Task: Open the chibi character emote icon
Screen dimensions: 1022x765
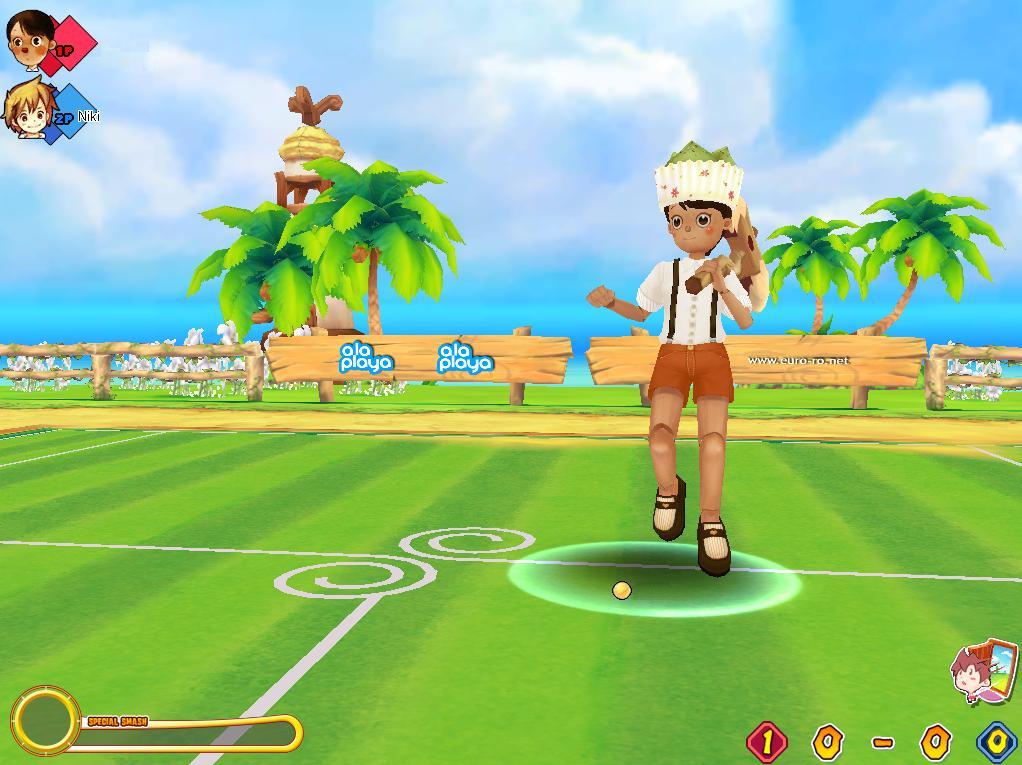Action: tap(982, 672)
